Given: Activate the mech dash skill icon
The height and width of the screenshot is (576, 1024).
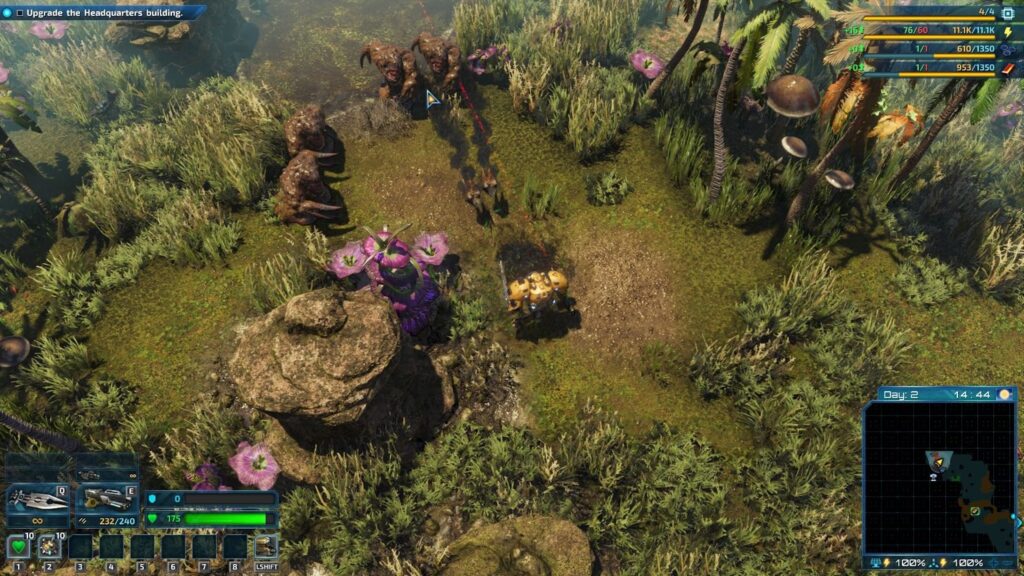Looking at the screenshot, I should 265,546.
